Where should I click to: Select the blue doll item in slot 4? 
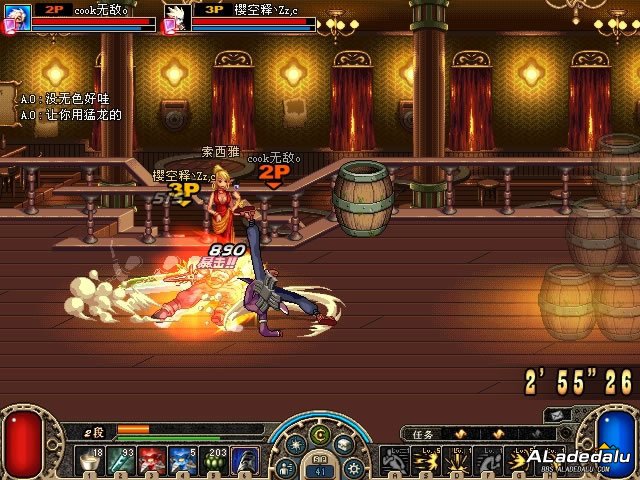[184, 461]
